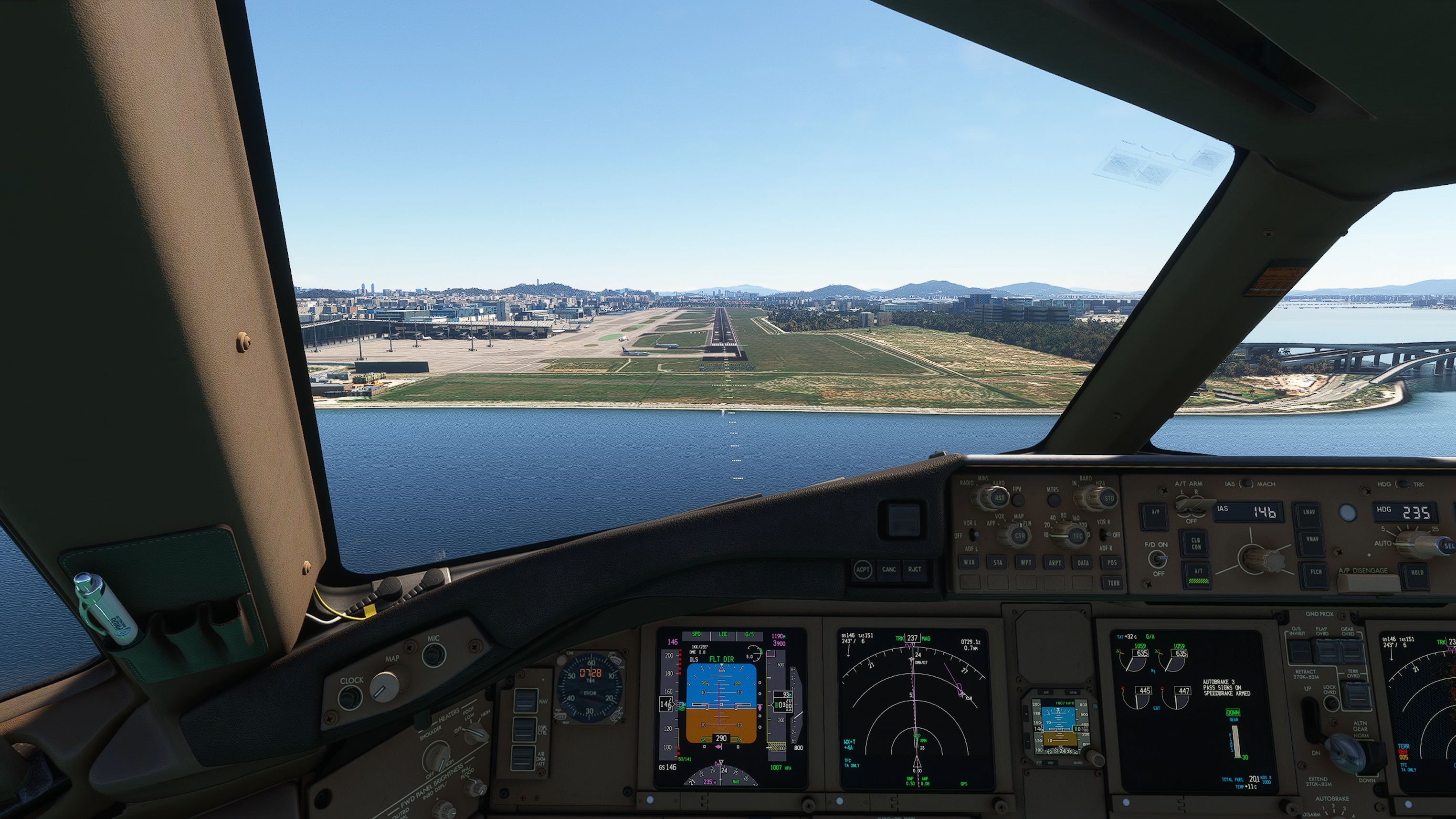
Task: Flip the IAS/MACH speed reference switch
Action: point(1247,484)
